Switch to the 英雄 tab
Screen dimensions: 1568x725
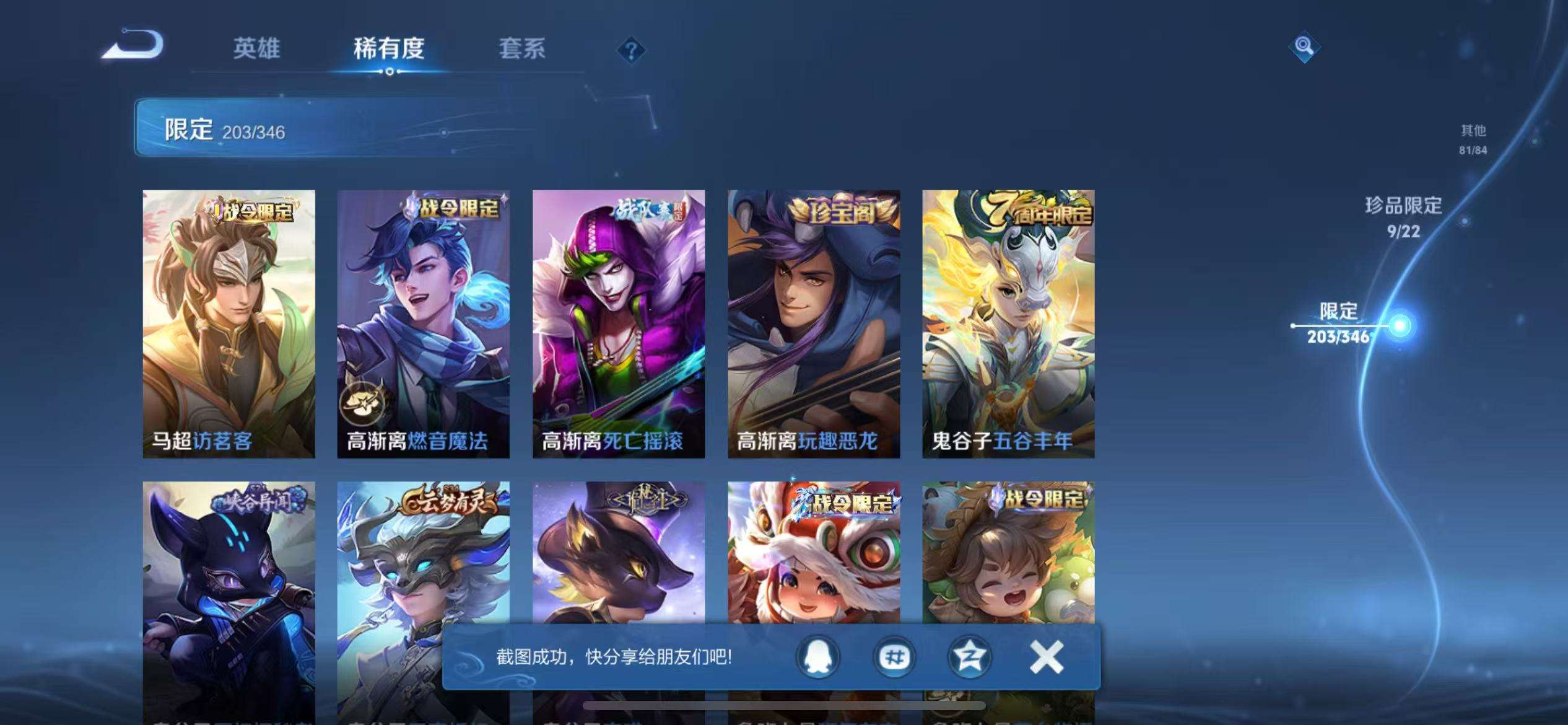click(x=258, y=50)
